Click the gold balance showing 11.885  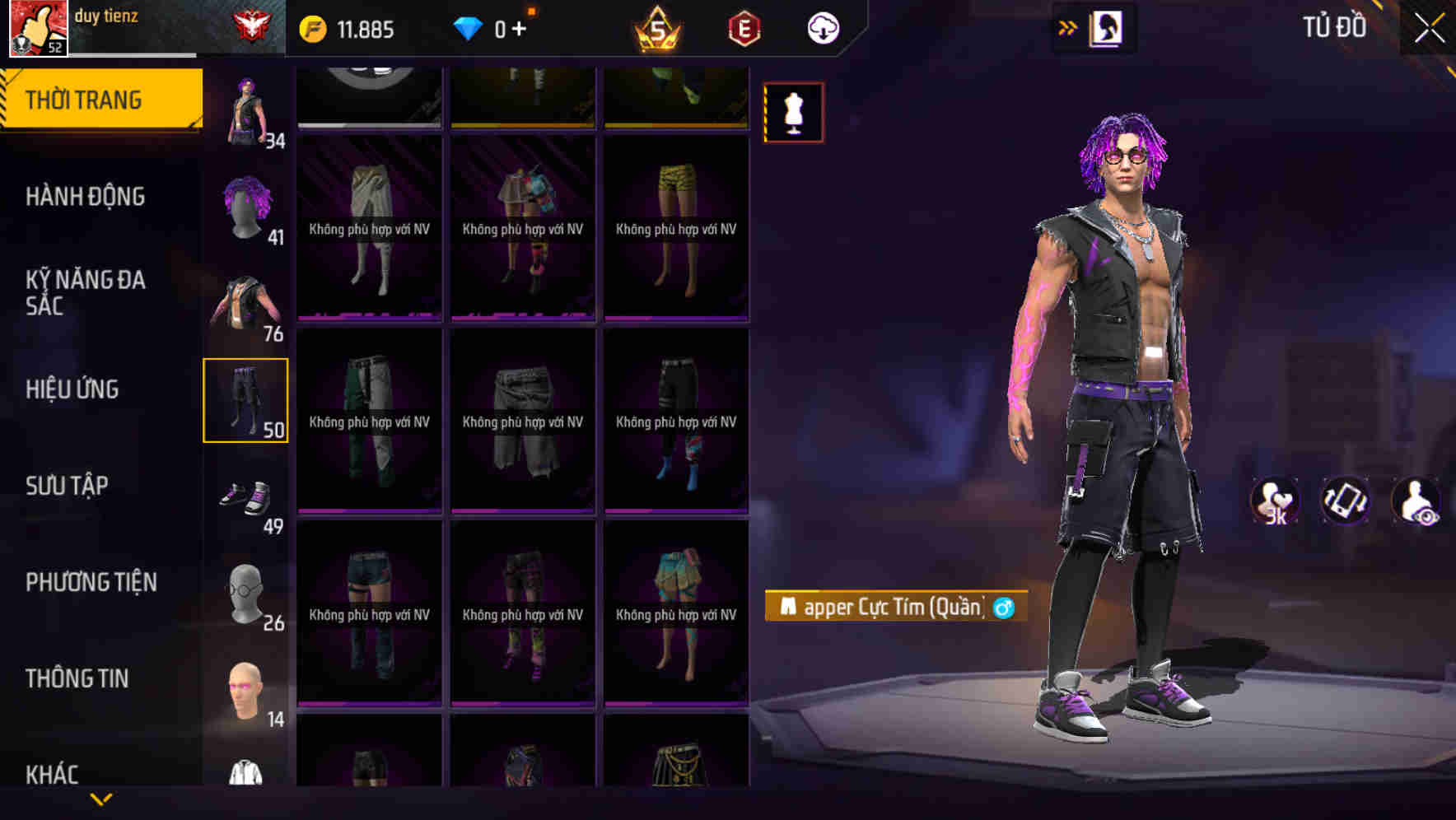point(348,27)
